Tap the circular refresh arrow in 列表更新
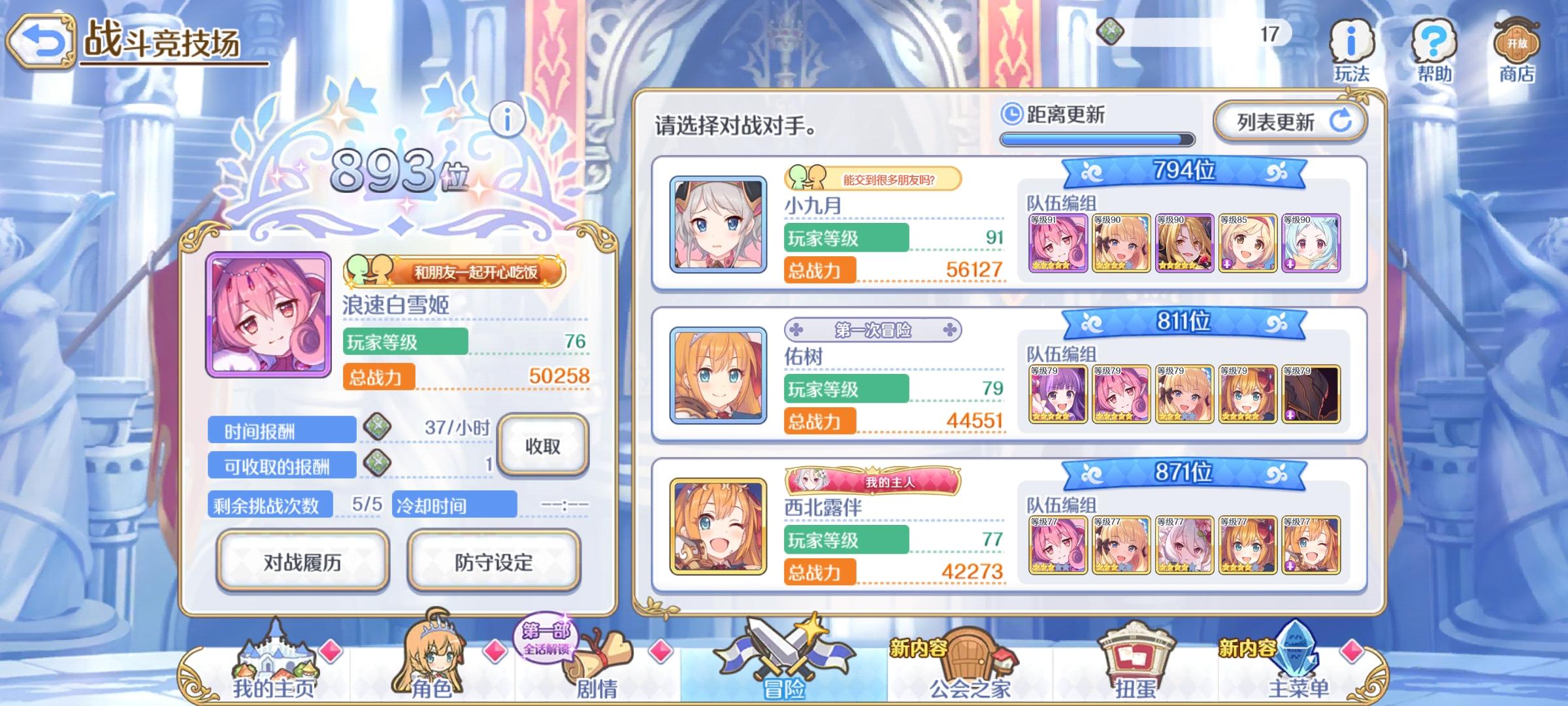This screenshot has width=1568, height=706. pos(1341,120)
